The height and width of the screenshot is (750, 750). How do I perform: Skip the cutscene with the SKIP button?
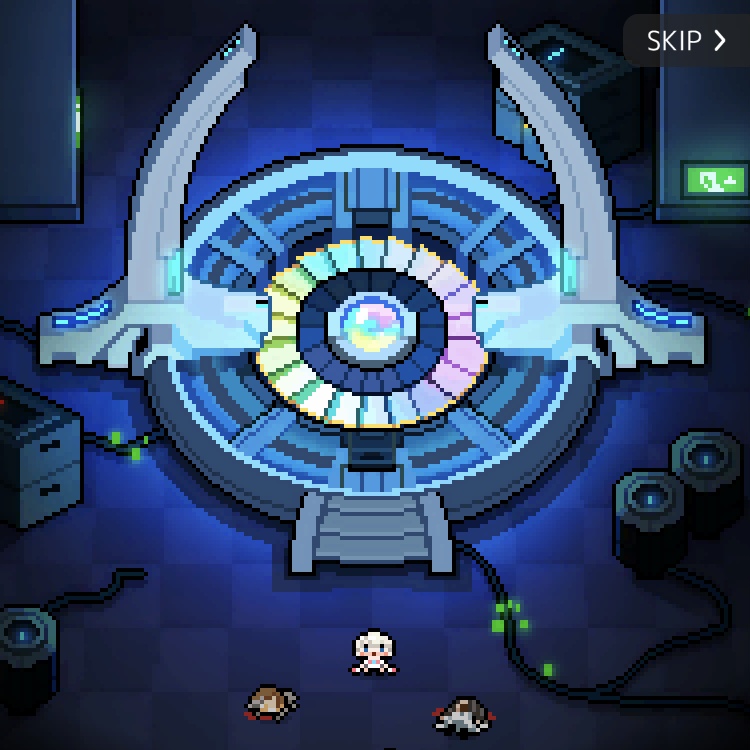pos(686,41)
